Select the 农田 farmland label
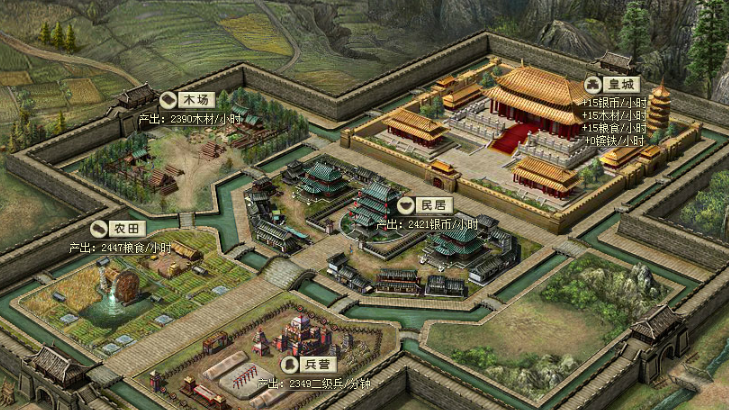The image size is (729, 410). (x=114, y=228)
